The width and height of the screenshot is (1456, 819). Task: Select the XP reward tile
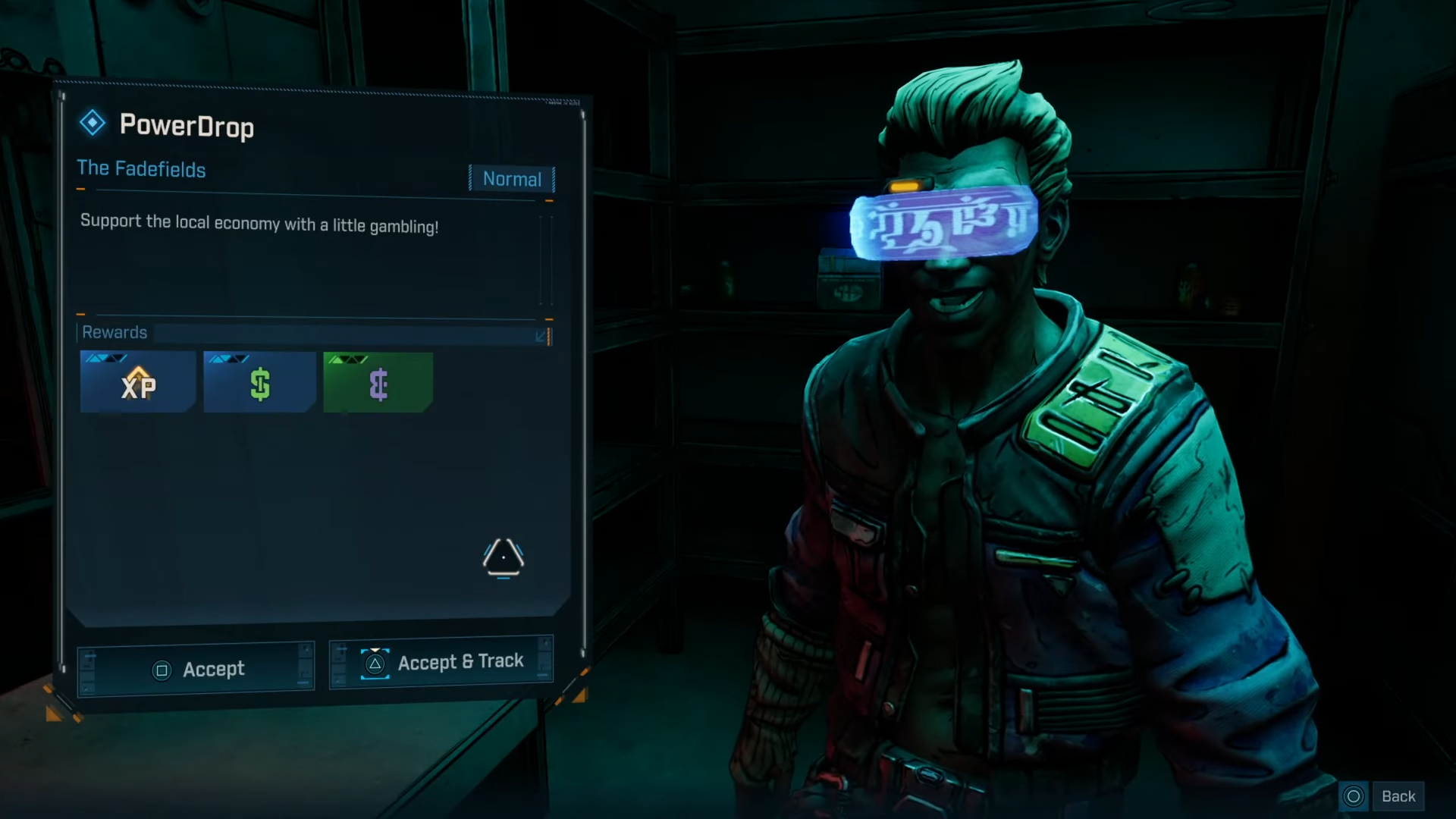click(x=138, y=383)
